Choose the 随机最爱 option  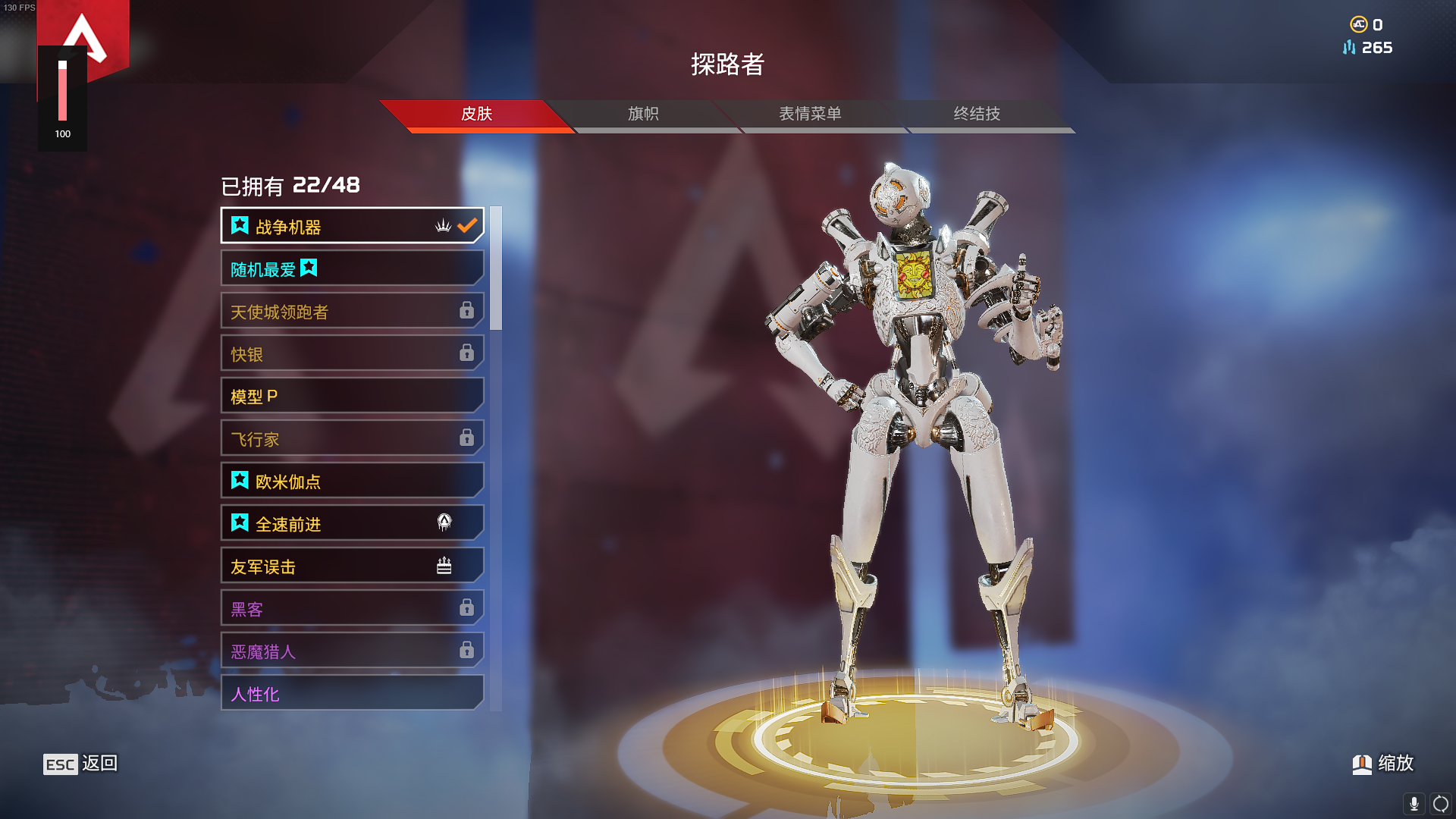click(352, 268)
